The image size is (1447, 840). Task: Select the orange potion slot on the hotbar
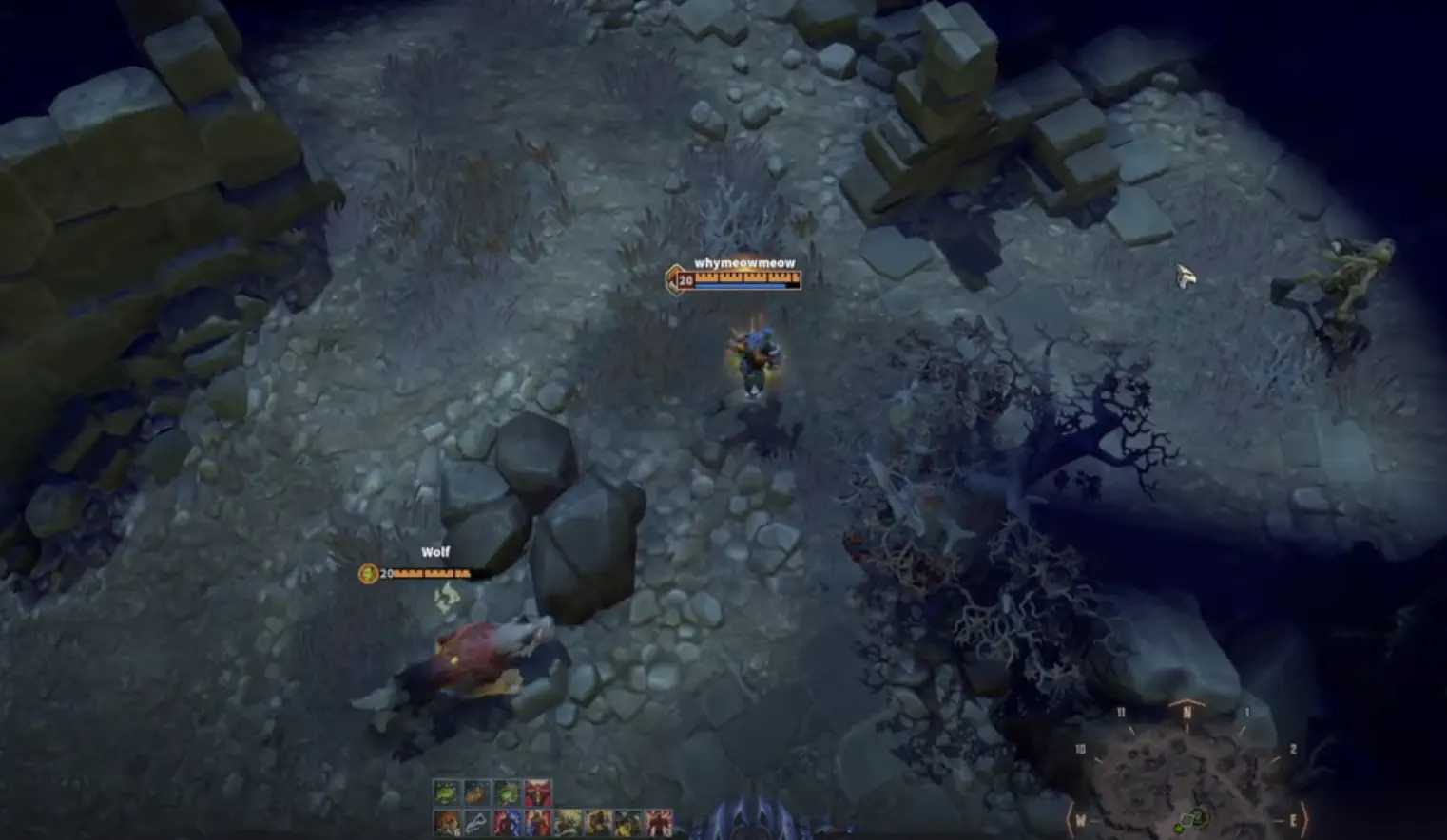(446, 823)
